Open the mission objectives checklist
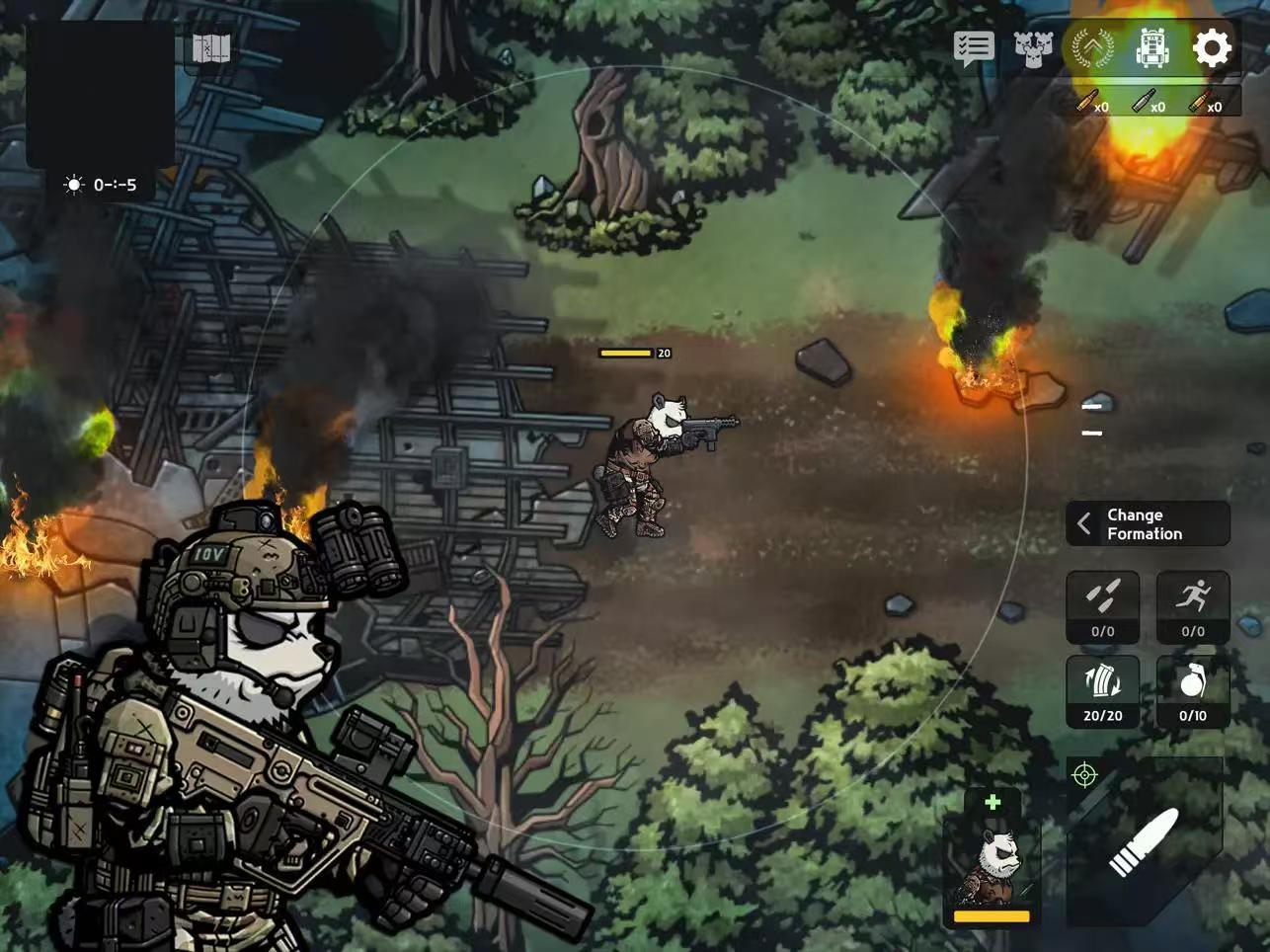Screen dimensions: 1270x952 coord(973,47)
